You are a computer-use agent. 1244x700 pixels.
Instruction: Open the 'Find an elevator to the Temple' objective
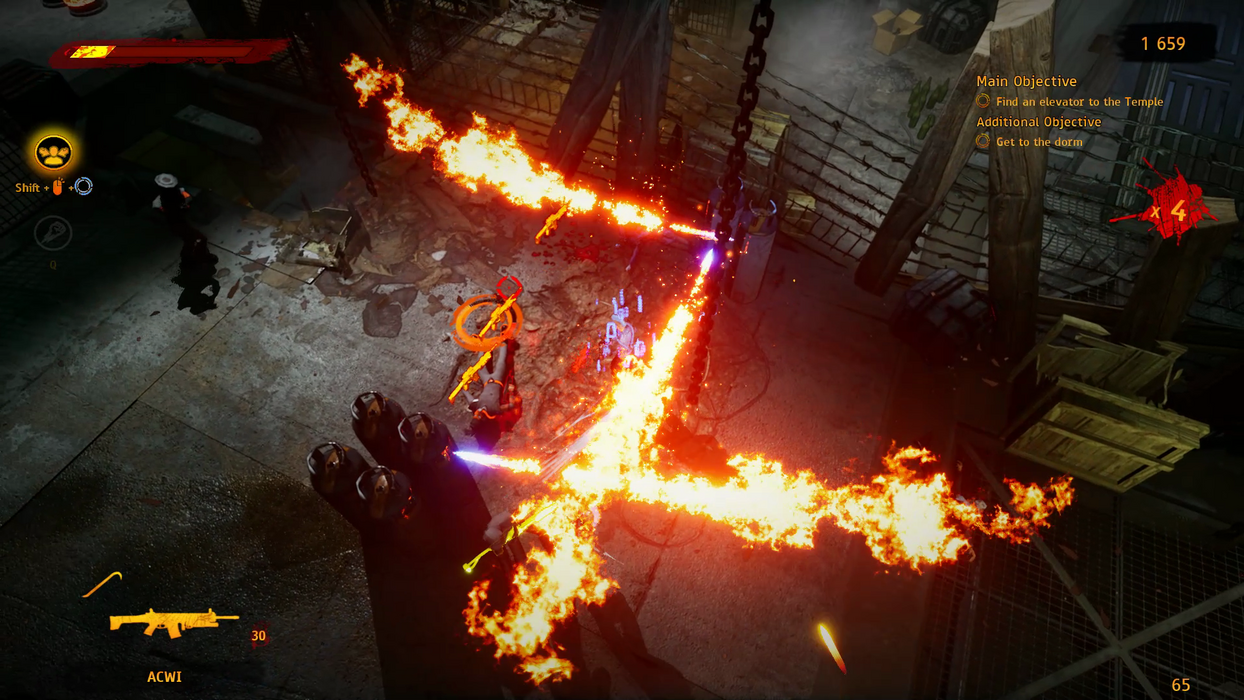point(1079,102)
